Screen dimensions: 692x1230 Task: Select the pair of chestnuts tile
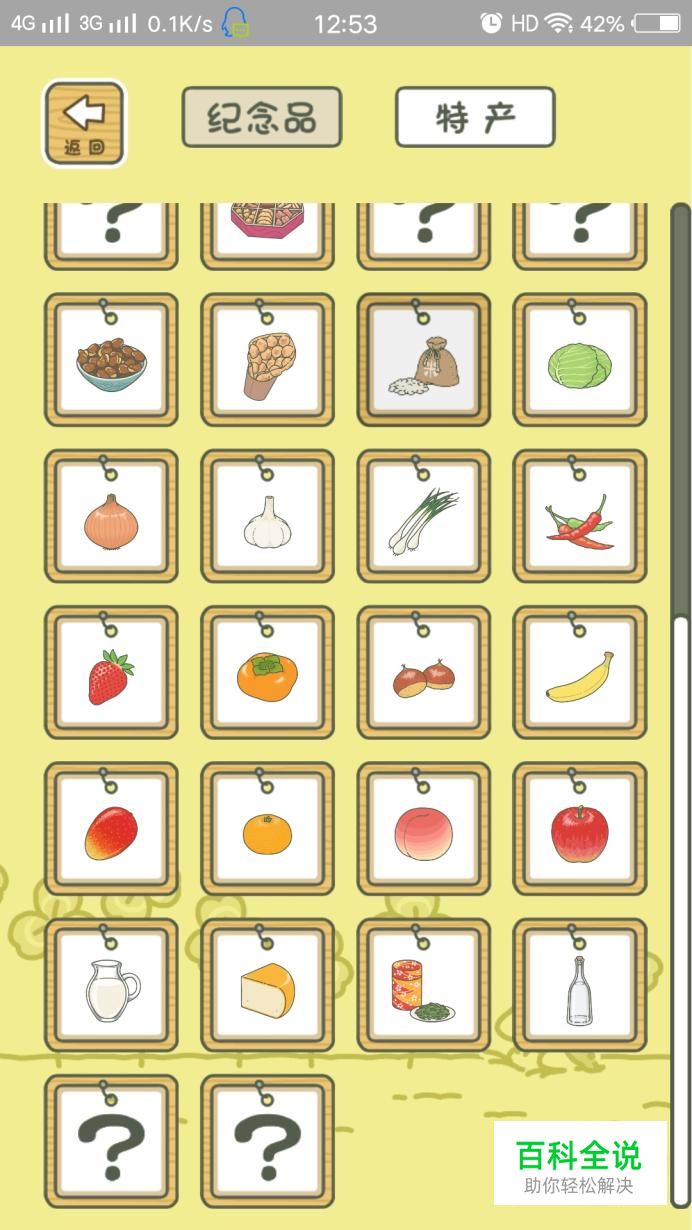pyautogui.click(x=424, y=674)
